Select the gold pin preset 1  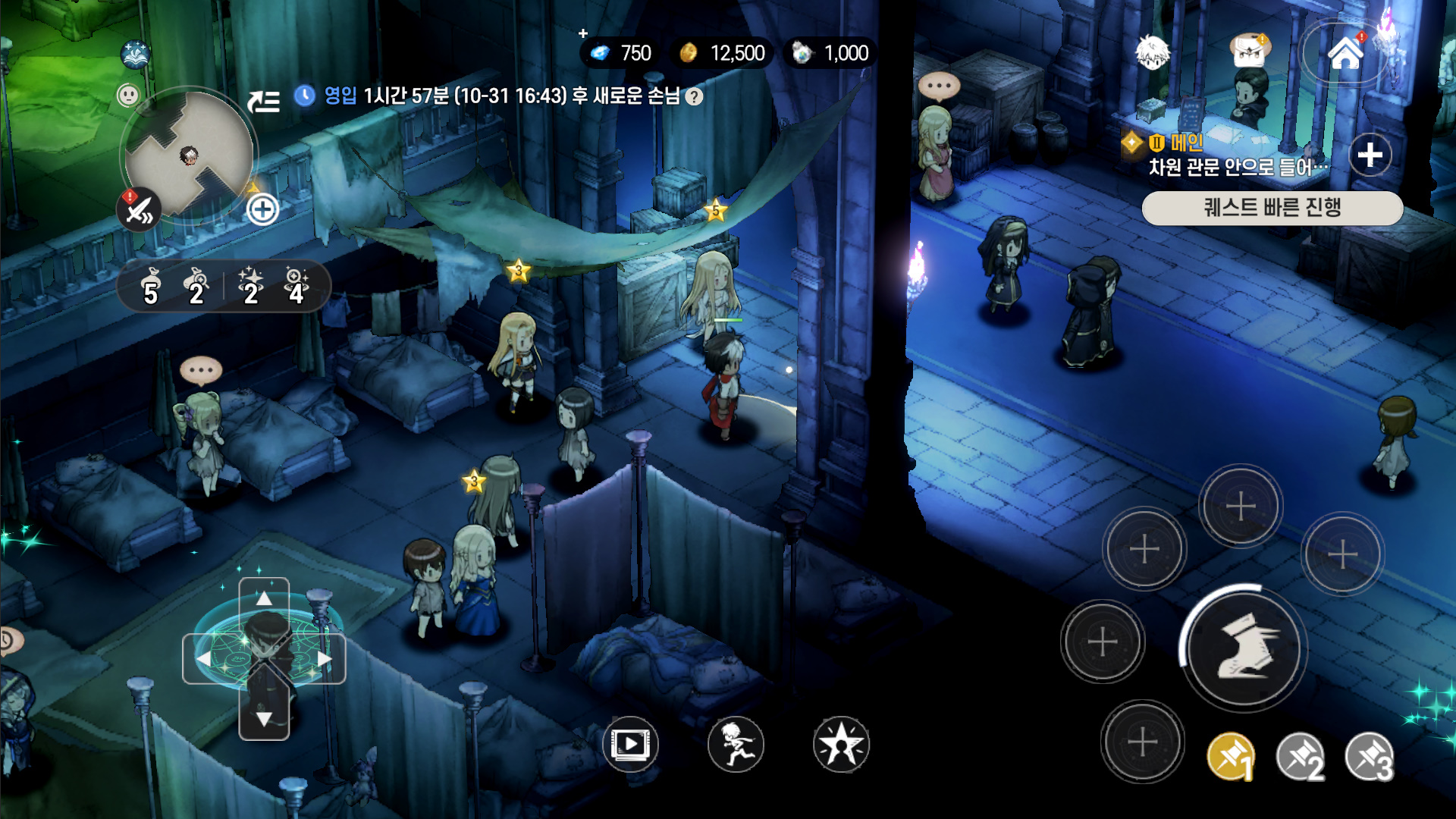click(1231, 757)
